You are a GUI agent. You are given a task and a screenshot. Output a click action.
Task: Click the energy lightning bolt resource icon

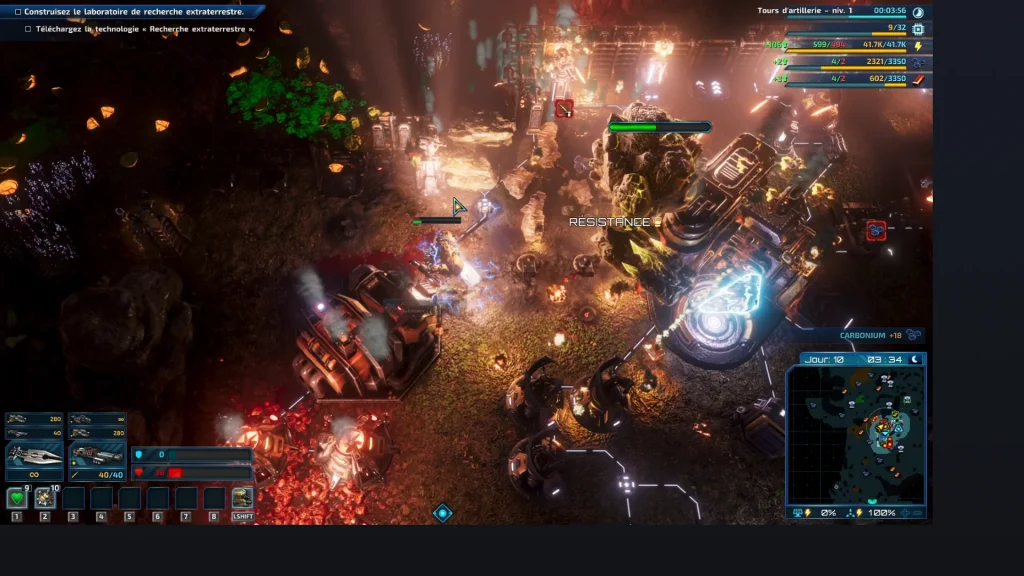tap(918, 45)
